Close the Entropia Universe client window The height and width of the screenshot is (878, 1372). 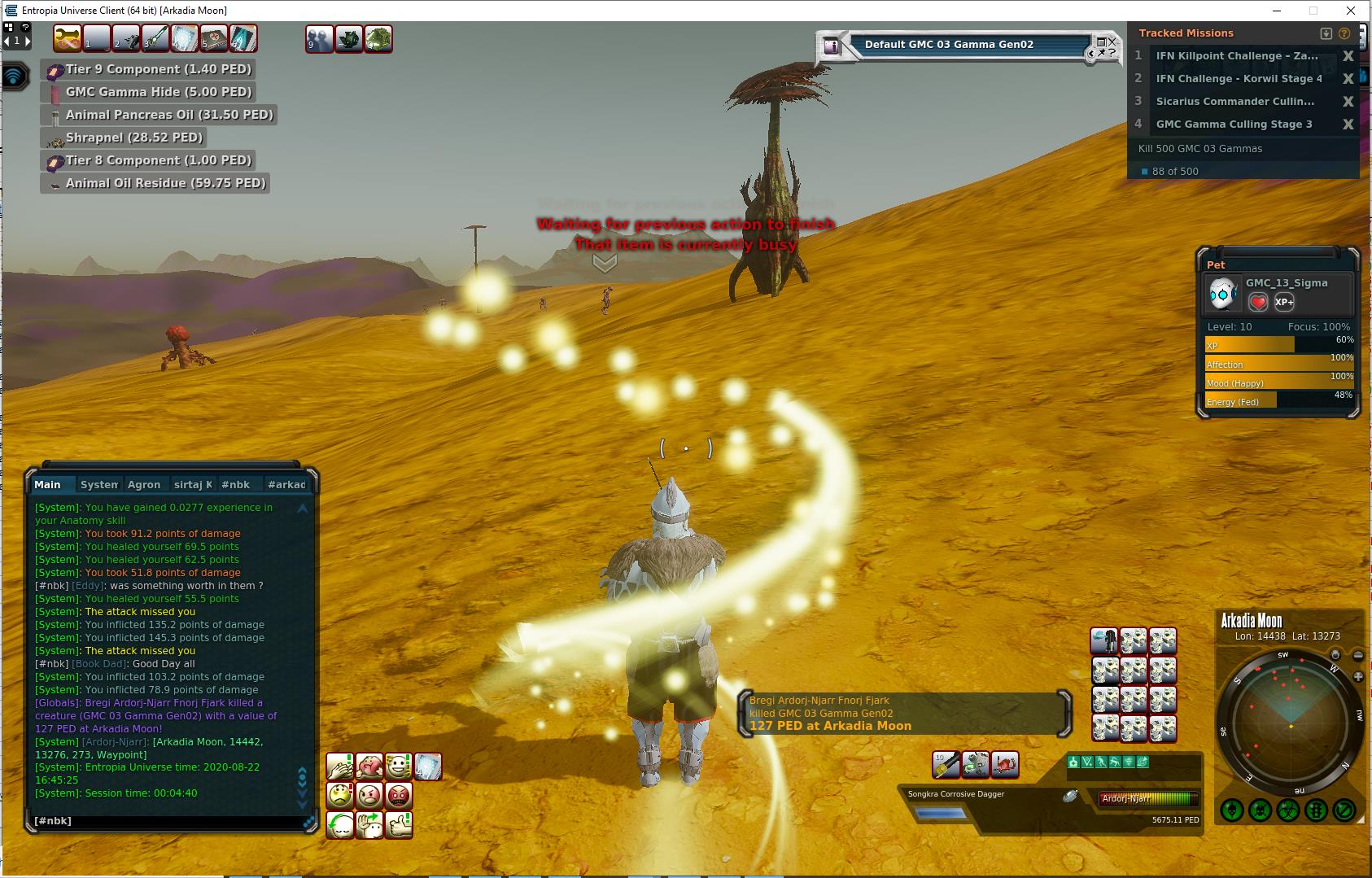pyautogui.click(x=1352, y=11)
